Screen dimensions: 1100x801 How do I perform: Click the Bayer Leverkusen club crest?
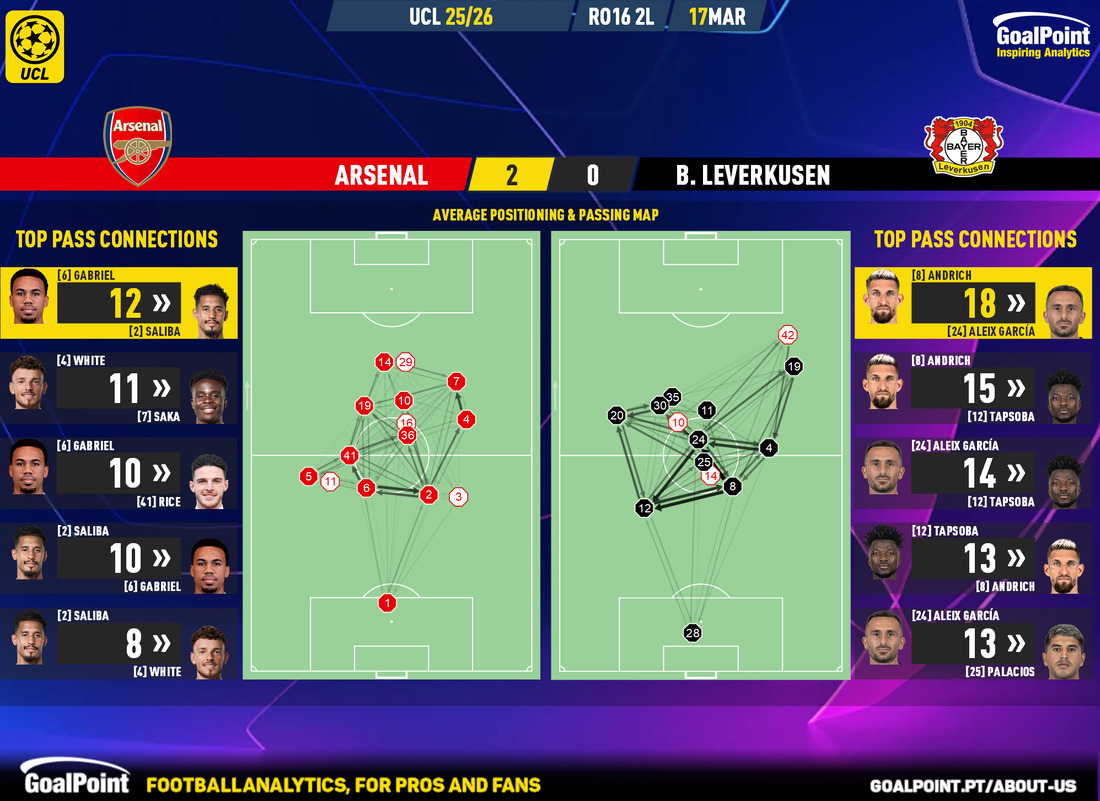pos(963,146)
